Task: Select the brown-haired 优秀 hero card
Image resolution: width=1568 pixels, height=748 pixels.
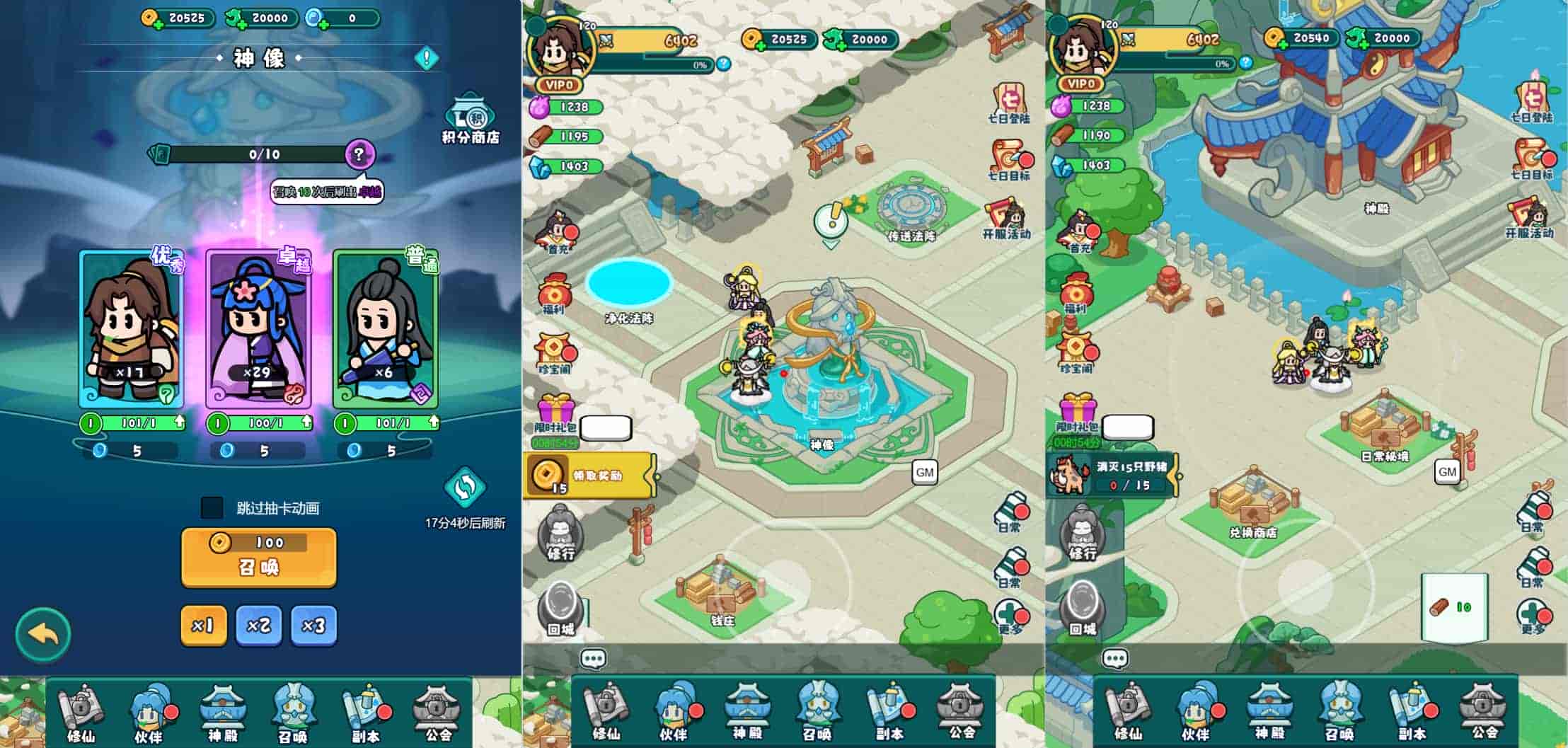Action: tap(132, 329)
